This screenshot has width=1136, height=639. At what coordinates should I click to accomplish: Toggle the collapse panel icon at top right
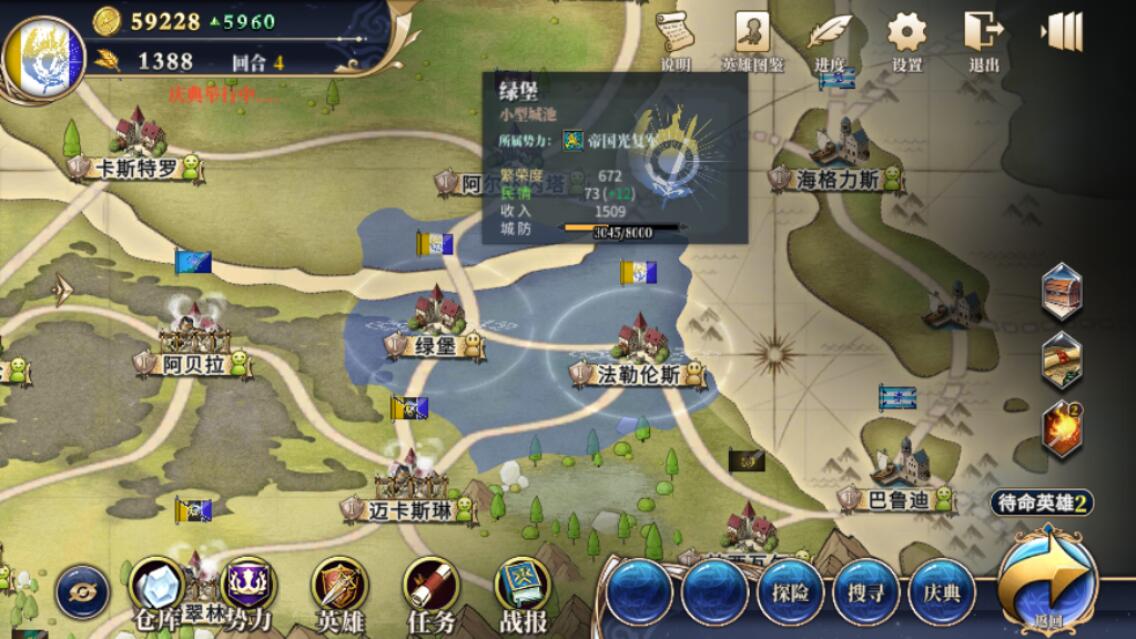[1061, 32]
